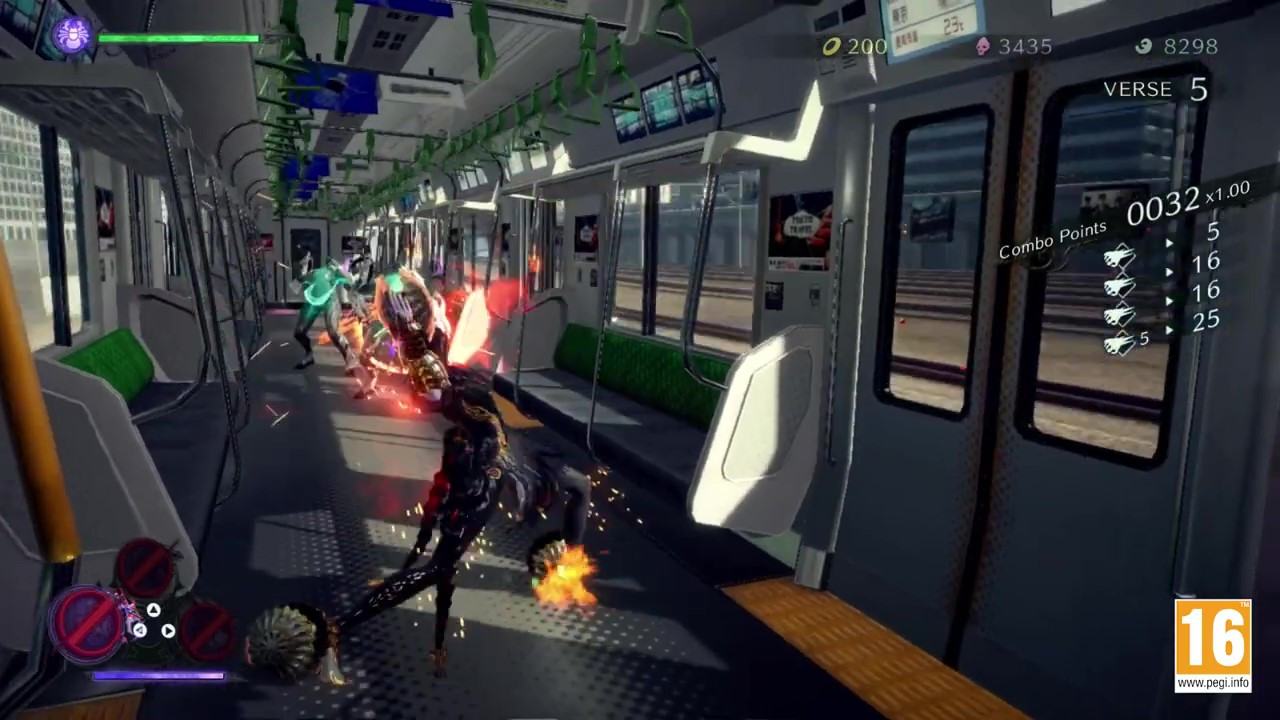Select the largest highlighted disabled demon slot
The width and height of the screenshot is (1280, 720).
[x=89, y=623]
